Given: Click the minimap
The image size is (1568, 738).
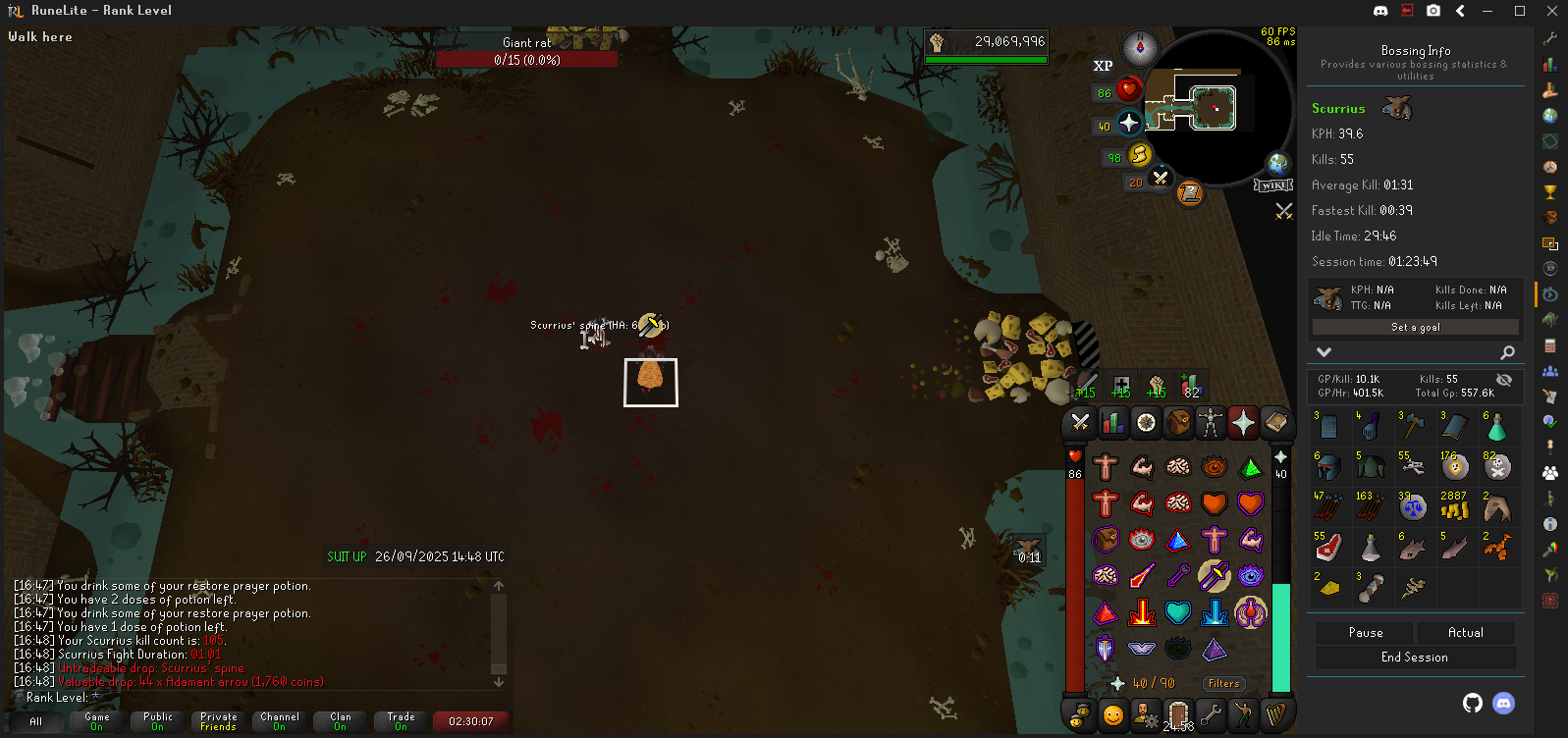Looking at the screenshot, I should 1217,108.
